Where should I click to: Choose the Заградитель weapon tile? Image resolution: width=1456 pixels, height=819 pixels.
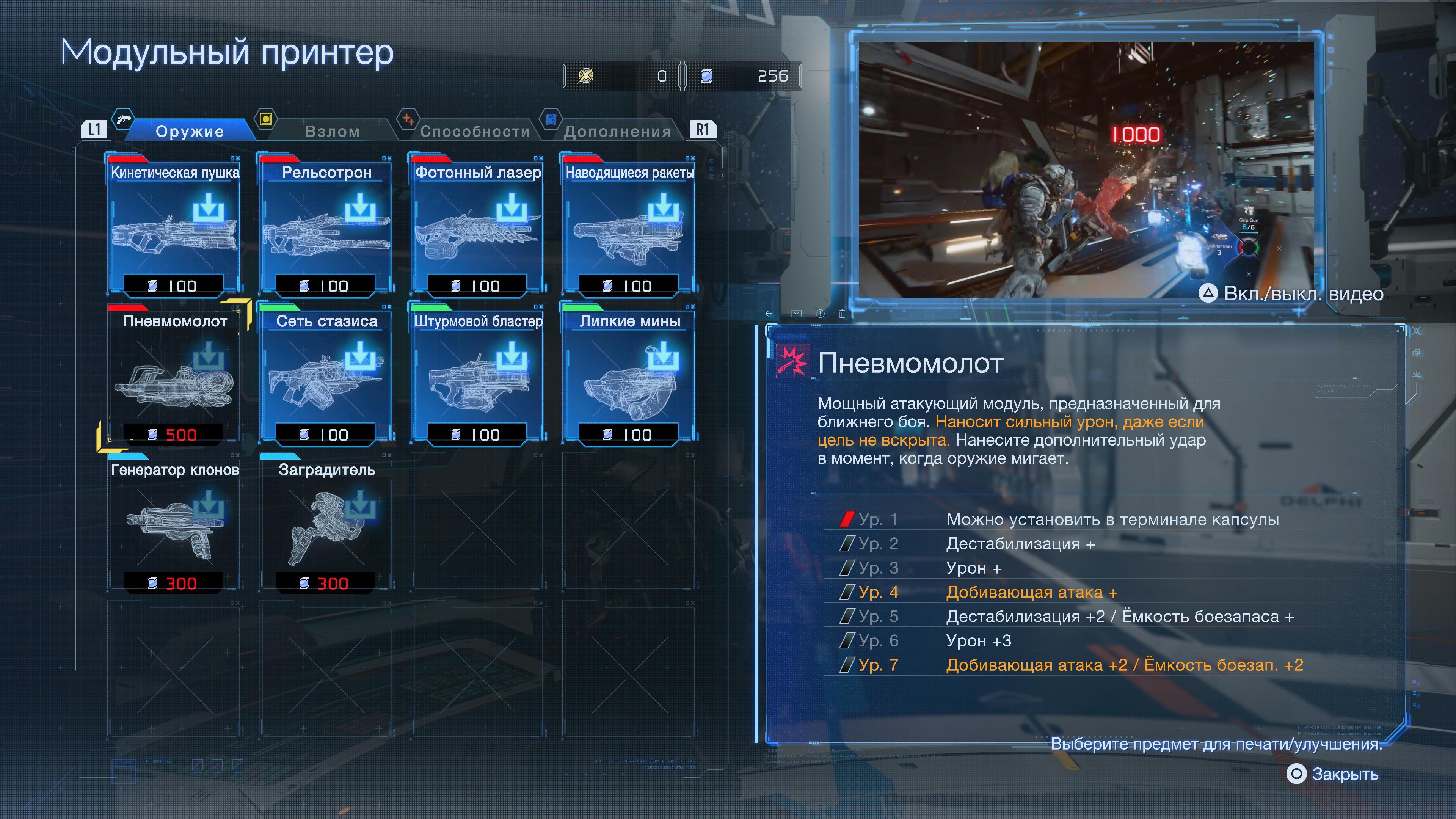(326, 524)
